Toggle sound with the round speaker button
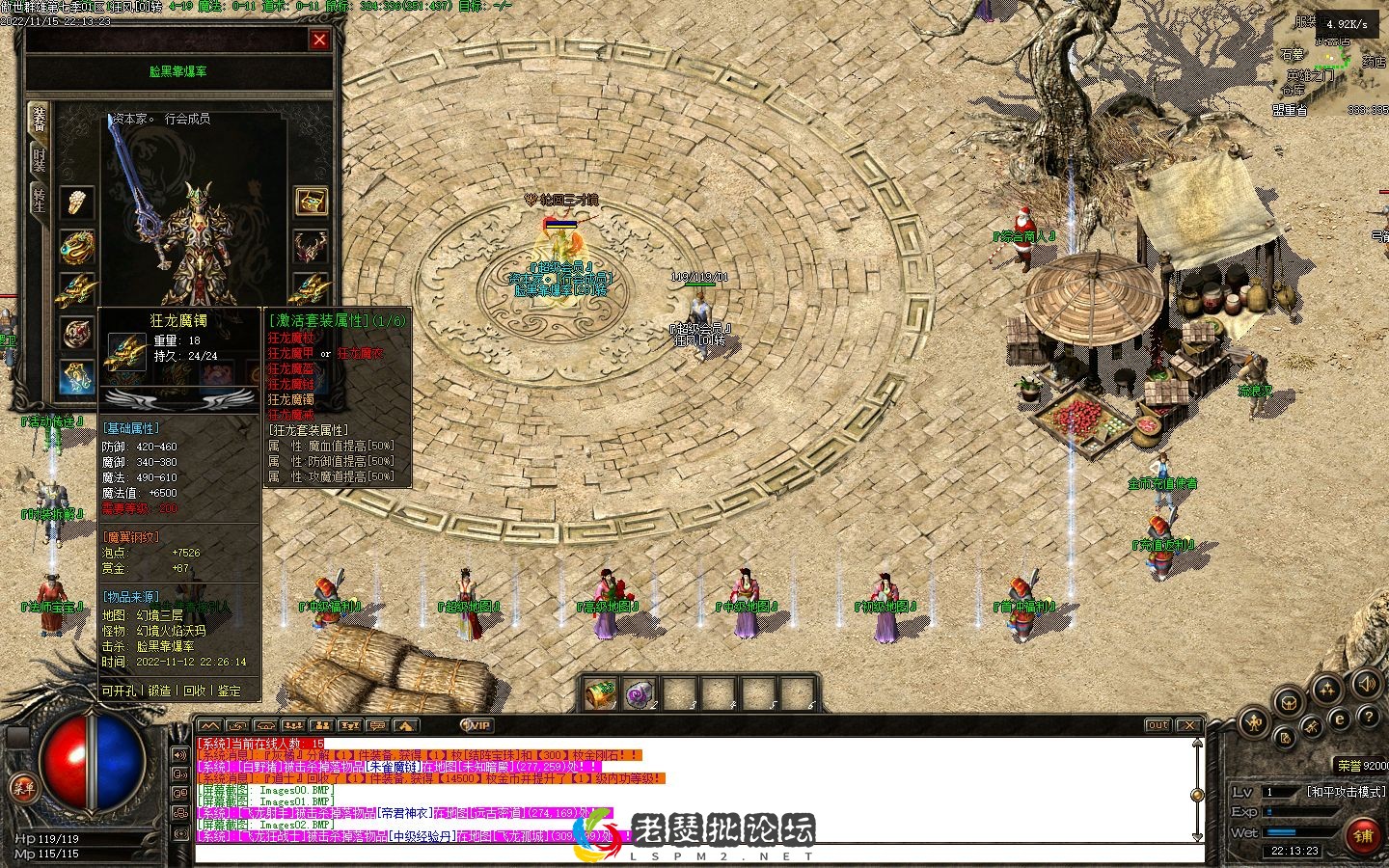Screen dimensions: 1389x868 click(1366, 685)
